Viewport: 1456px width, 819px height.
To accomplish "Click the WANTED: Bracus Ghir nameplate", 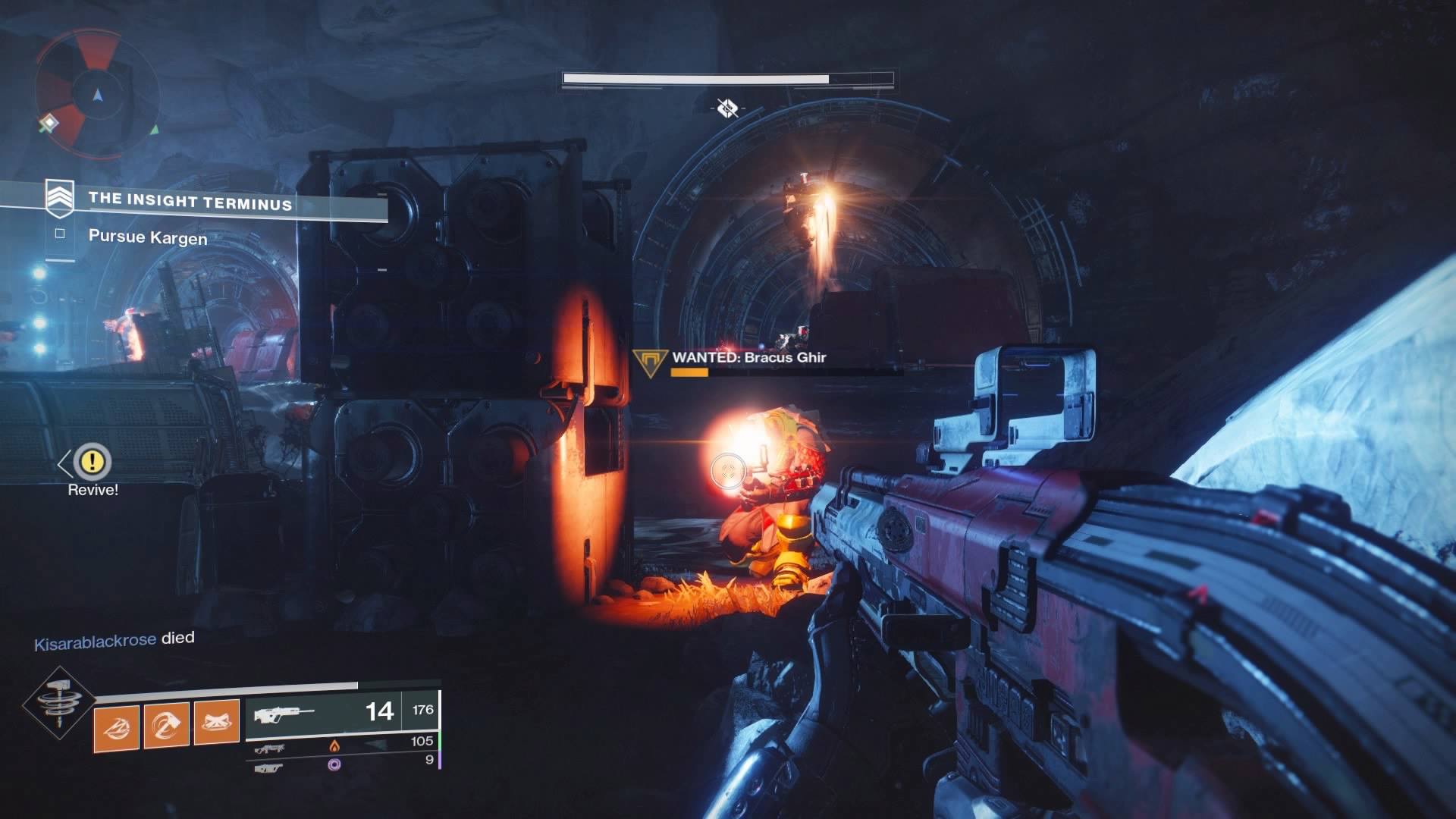I will coord(748,357).
